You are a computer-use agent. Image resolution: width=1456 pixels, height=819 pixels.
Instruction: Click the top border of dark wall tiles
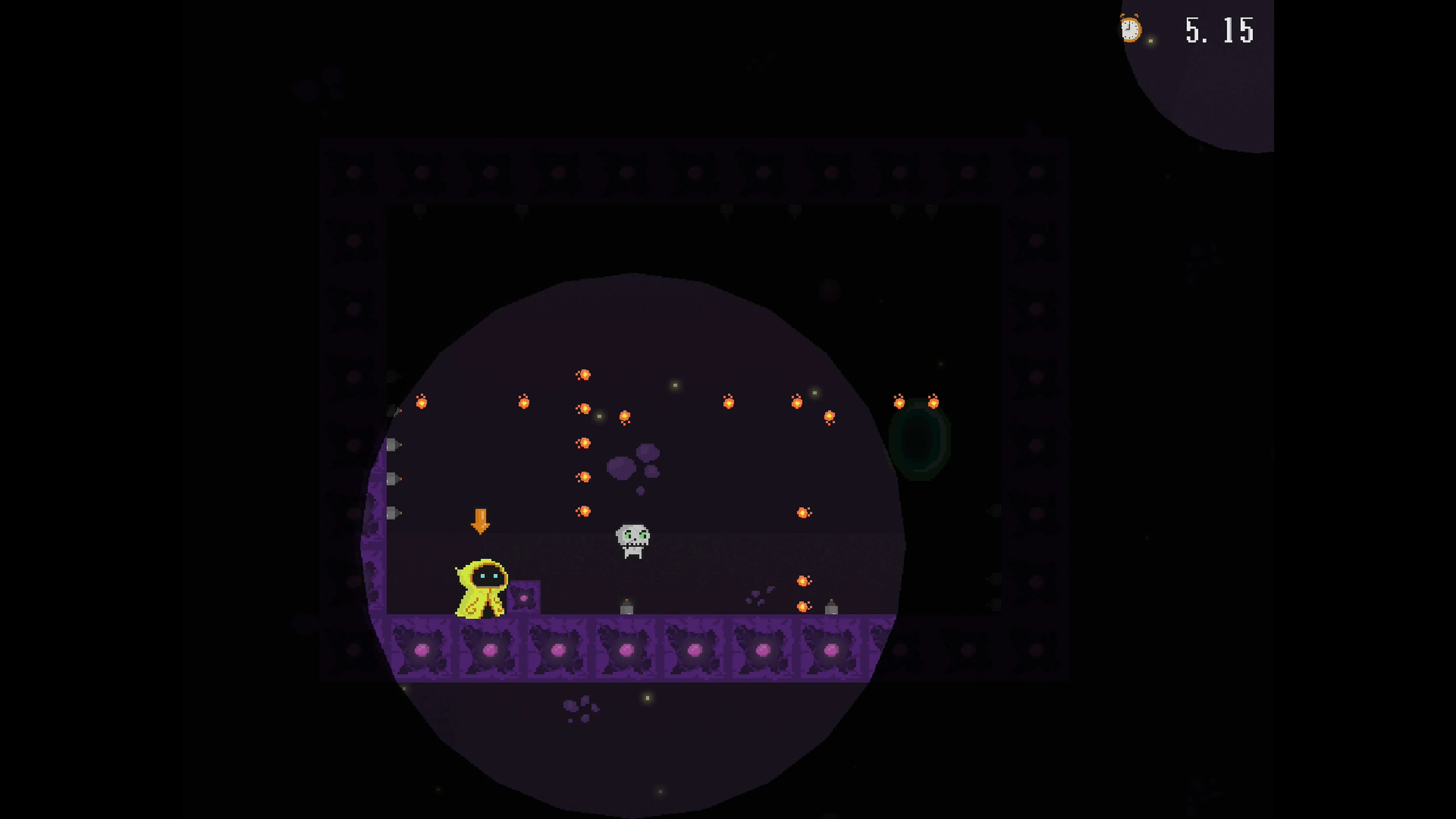coord(690,169)
